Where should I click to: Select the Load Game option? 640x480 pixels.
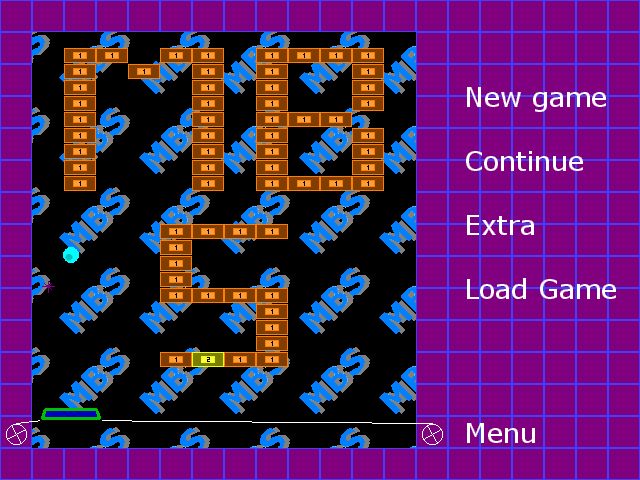(540, 290)
